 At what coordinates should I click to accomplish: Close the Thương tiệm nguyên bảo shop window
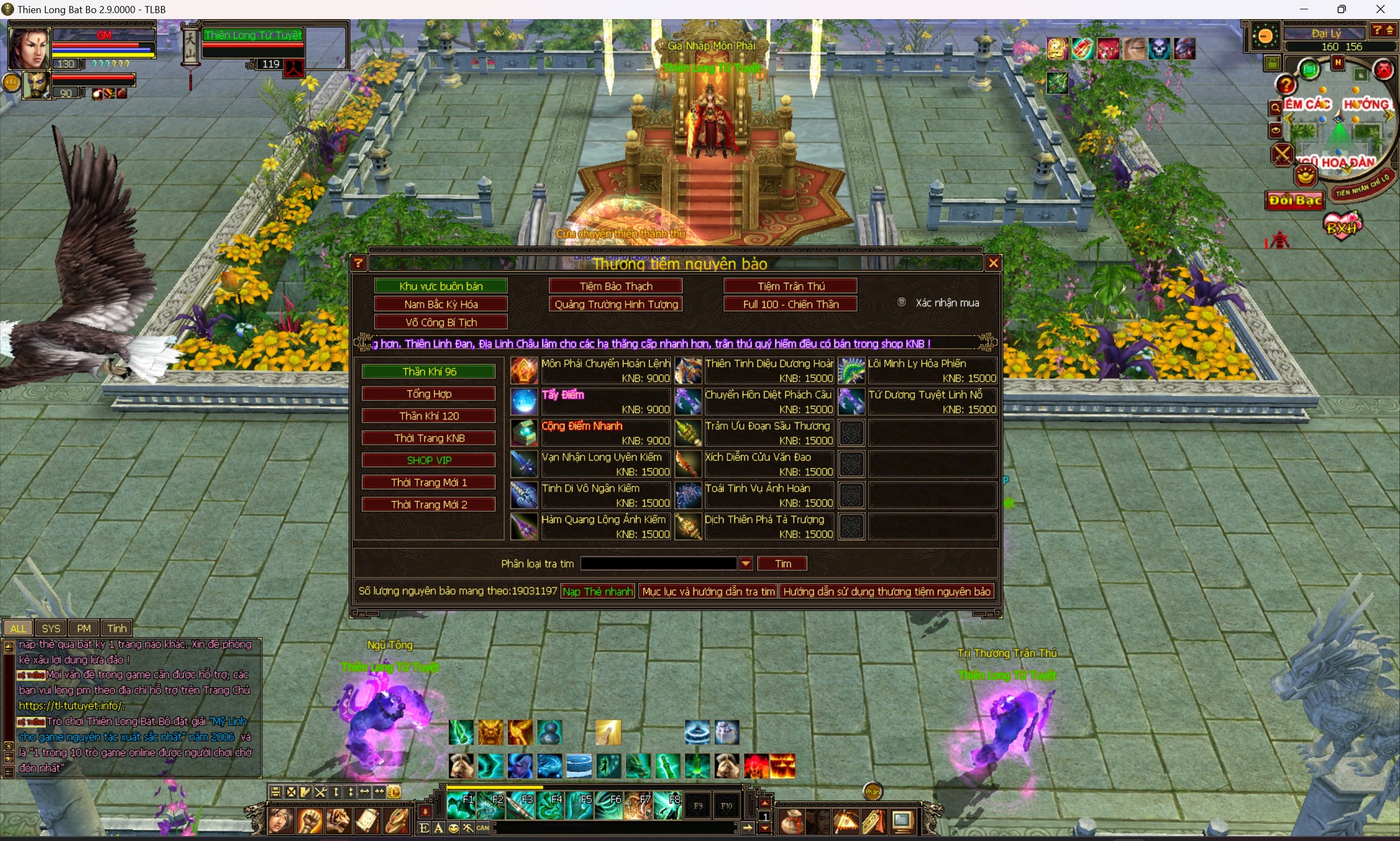tap(993, 263)
